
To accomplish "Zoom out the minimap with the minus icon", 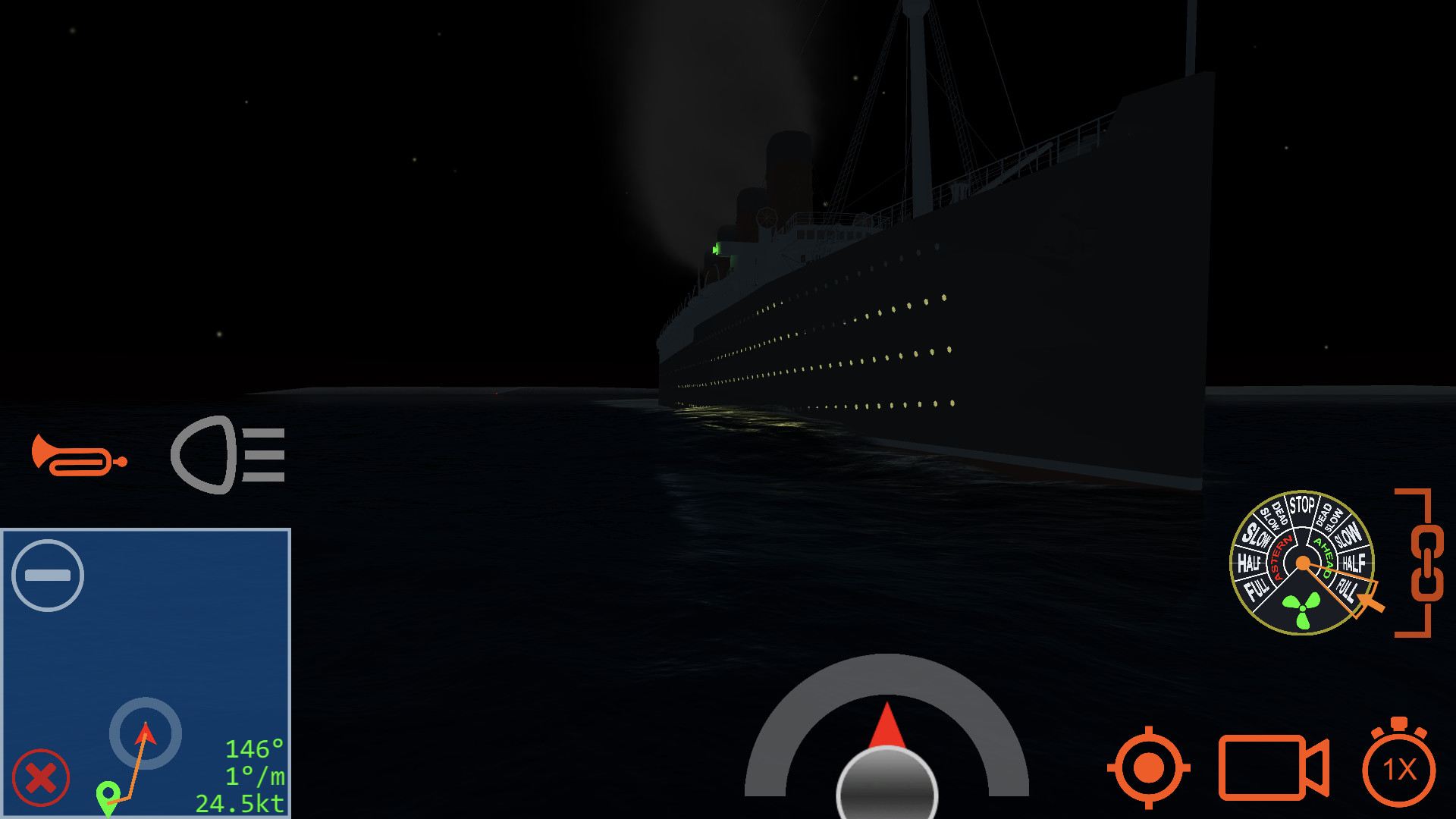I will coord(48,575).
